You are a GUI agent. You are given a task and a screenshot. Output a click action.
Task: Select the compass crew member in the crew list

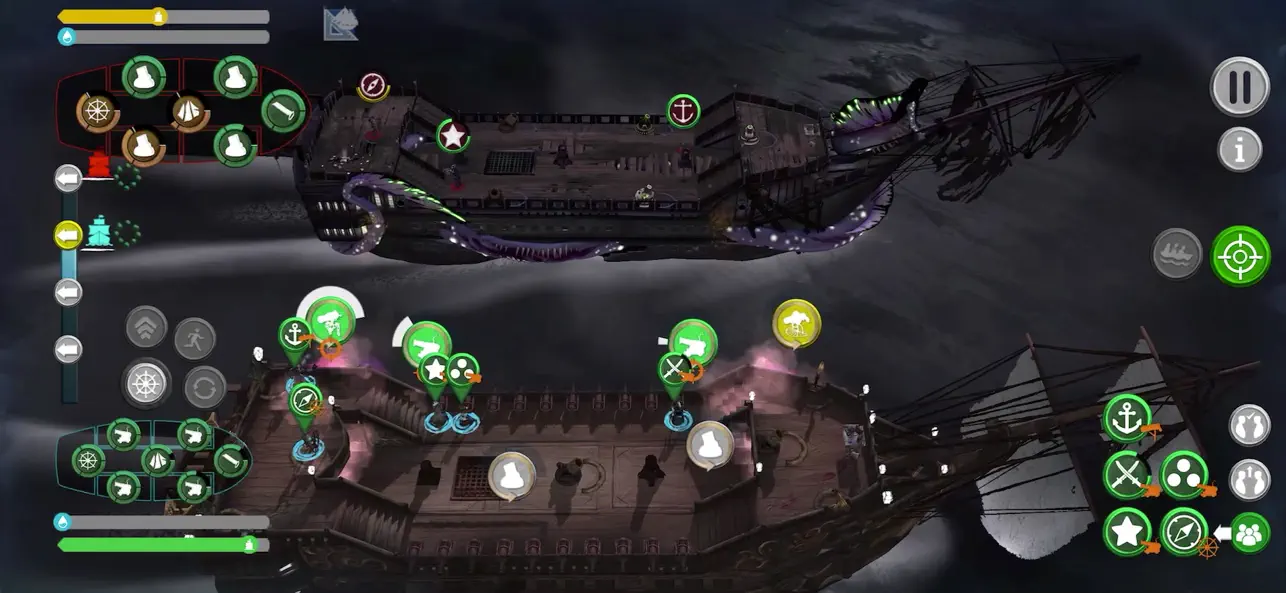click(1184, 531)
